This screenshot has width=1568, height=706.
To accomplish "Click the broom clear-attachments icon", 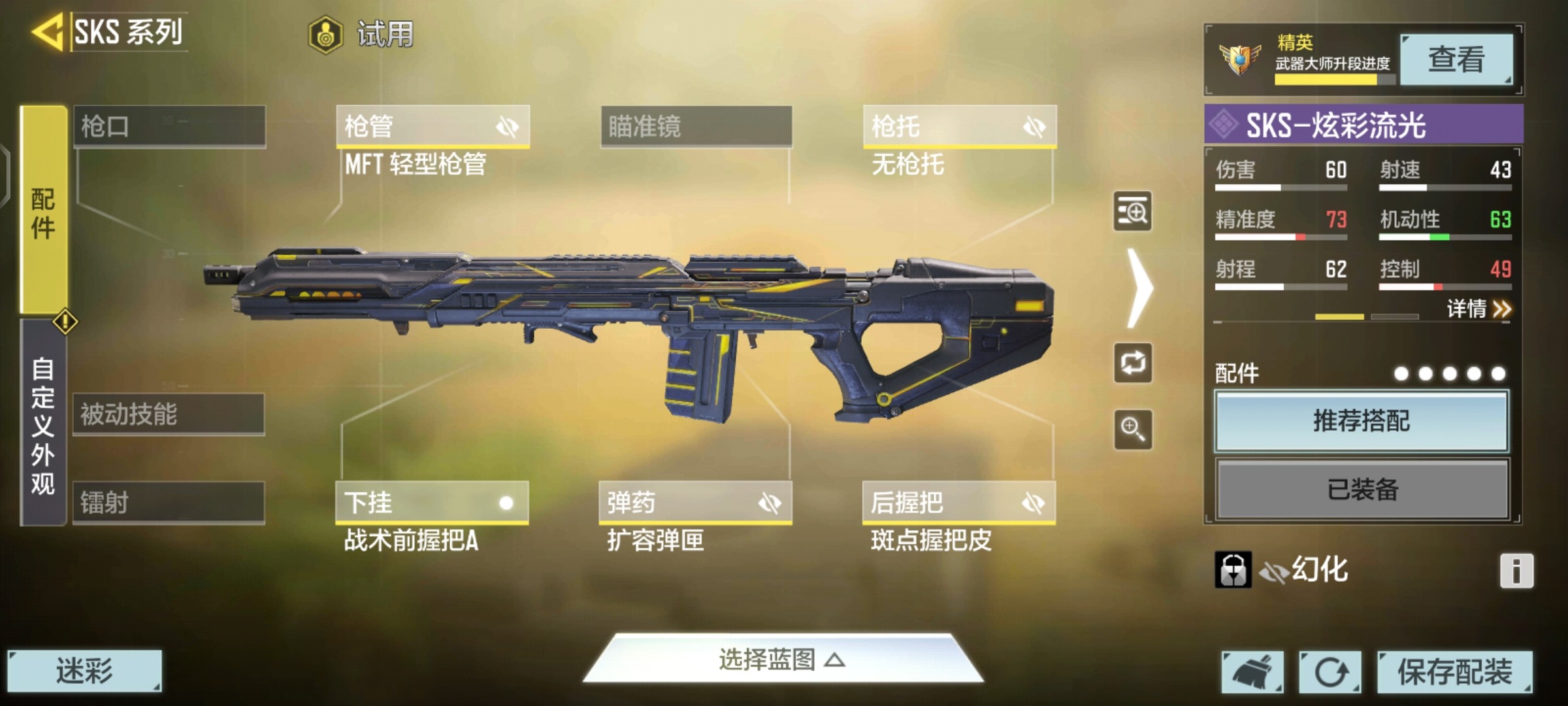I will tap(1252, 671).
